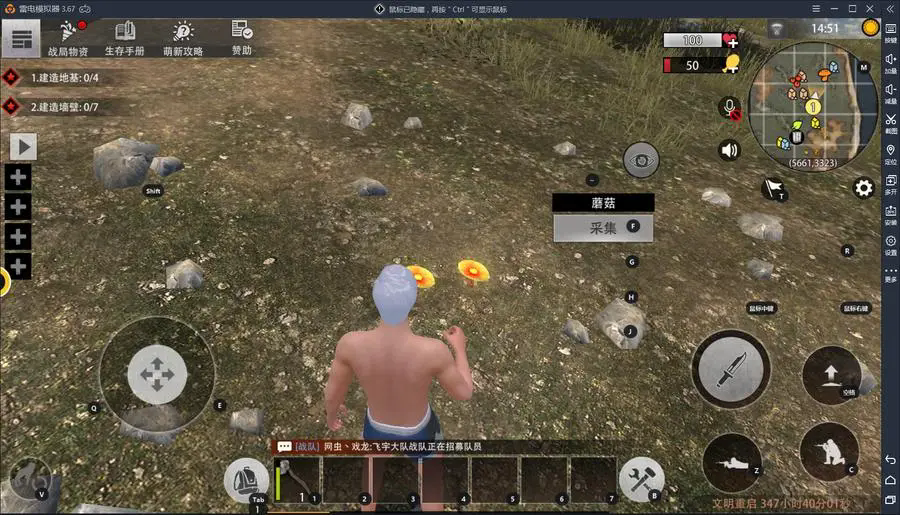This screenshot has height=515, width=900.
Task: Select the axe in hotbar slot one
Action: [298, 480]
